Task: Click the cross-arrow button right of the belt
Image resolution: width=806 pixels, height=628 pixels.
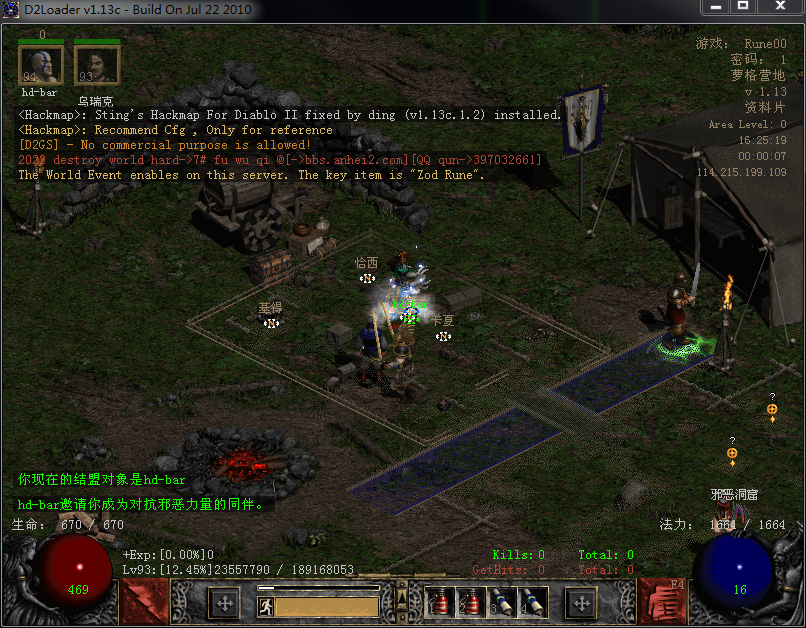Action: [x=581, y=603]
